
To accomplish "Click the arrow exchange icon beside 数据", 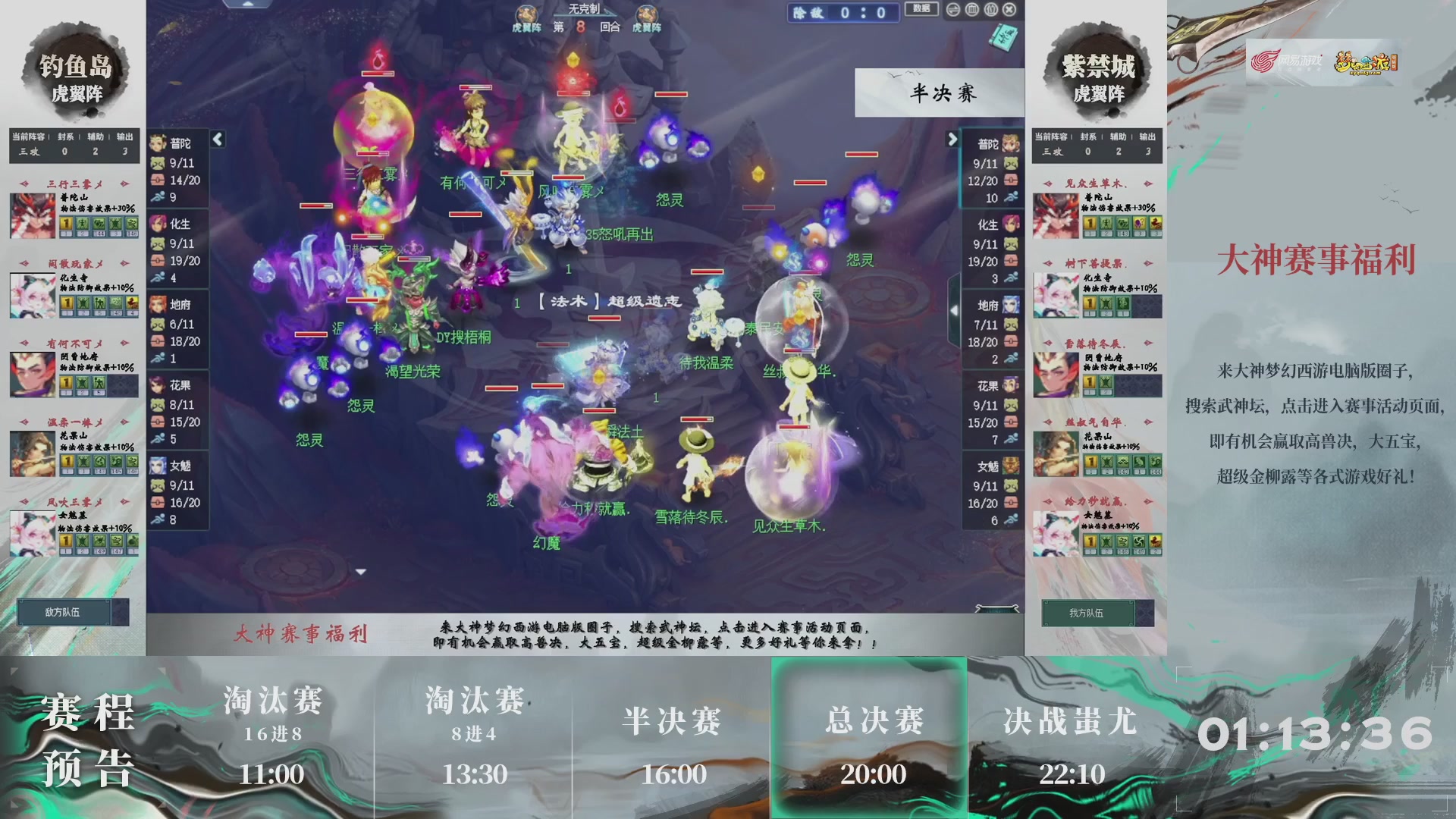I will [952, 8].
